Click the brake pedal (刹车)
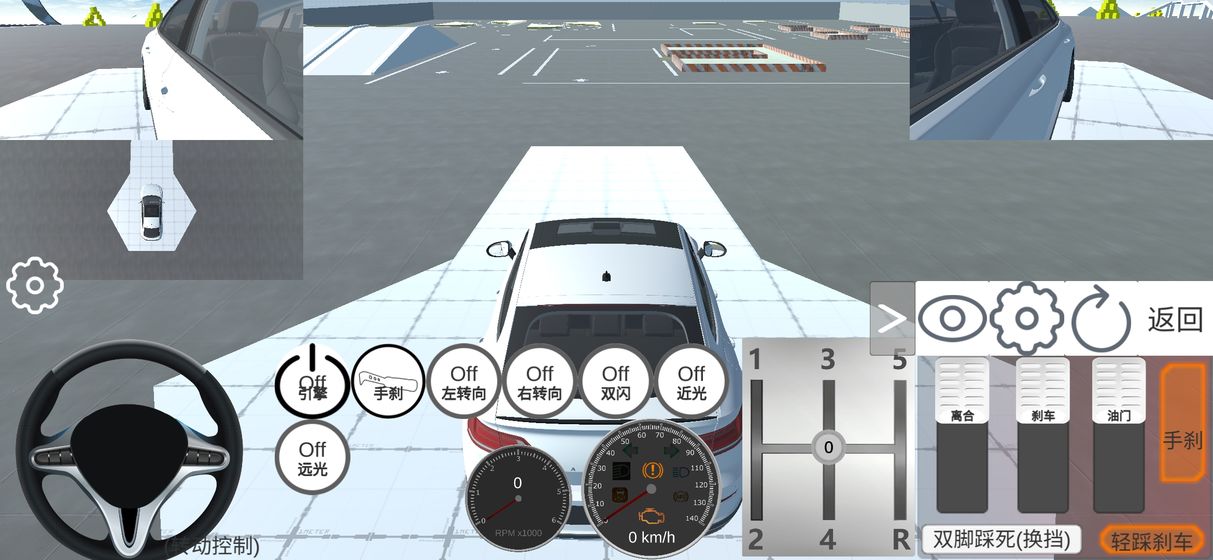 coord(1041,436)
